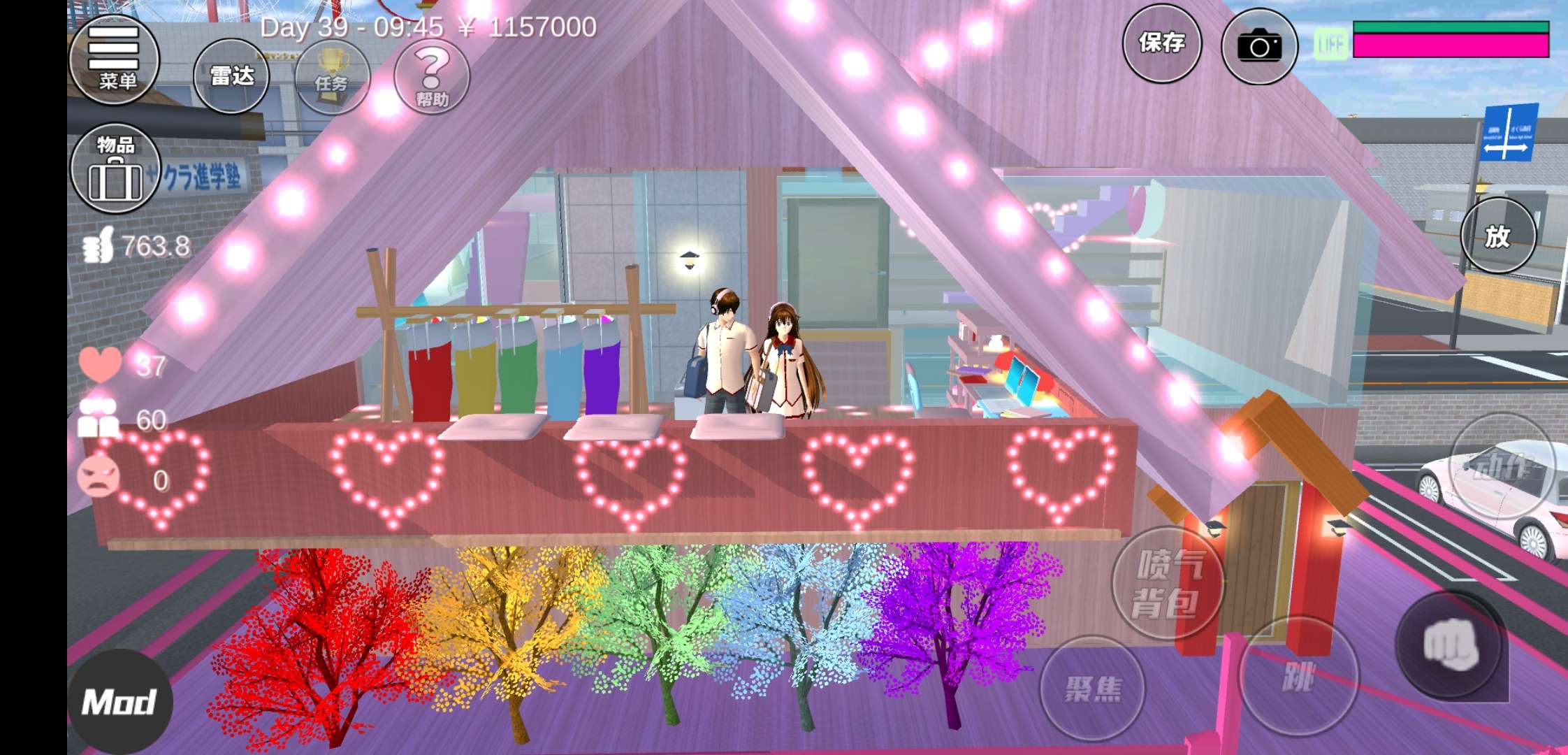Open the 动作 actions menu
The width and height of the screenshot is (1568, 755).
[1502, 466]
